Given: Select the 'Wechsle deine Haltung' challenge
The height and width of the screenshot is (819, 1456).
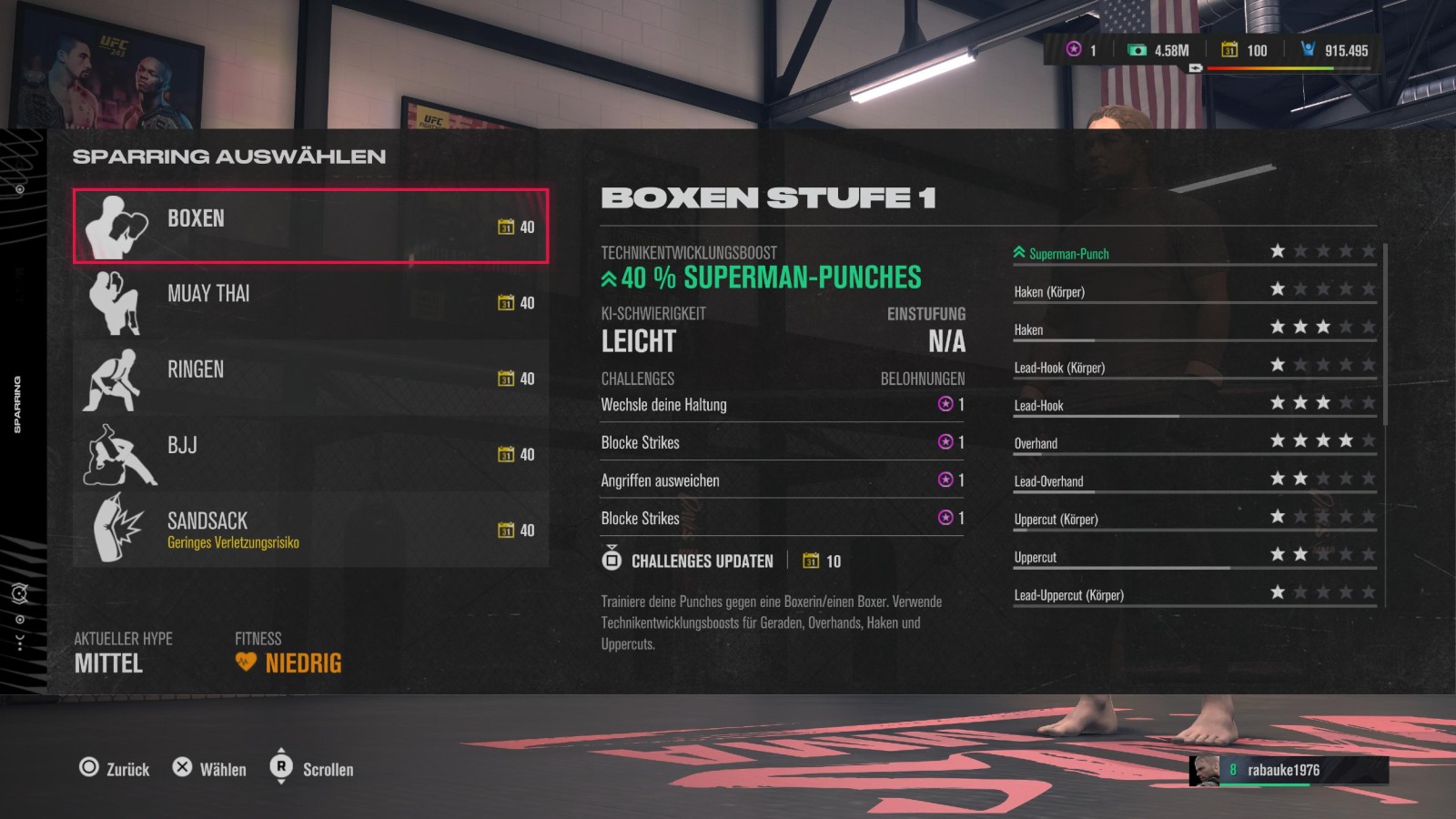Looking at the screenshot, I should click(781, 404).
